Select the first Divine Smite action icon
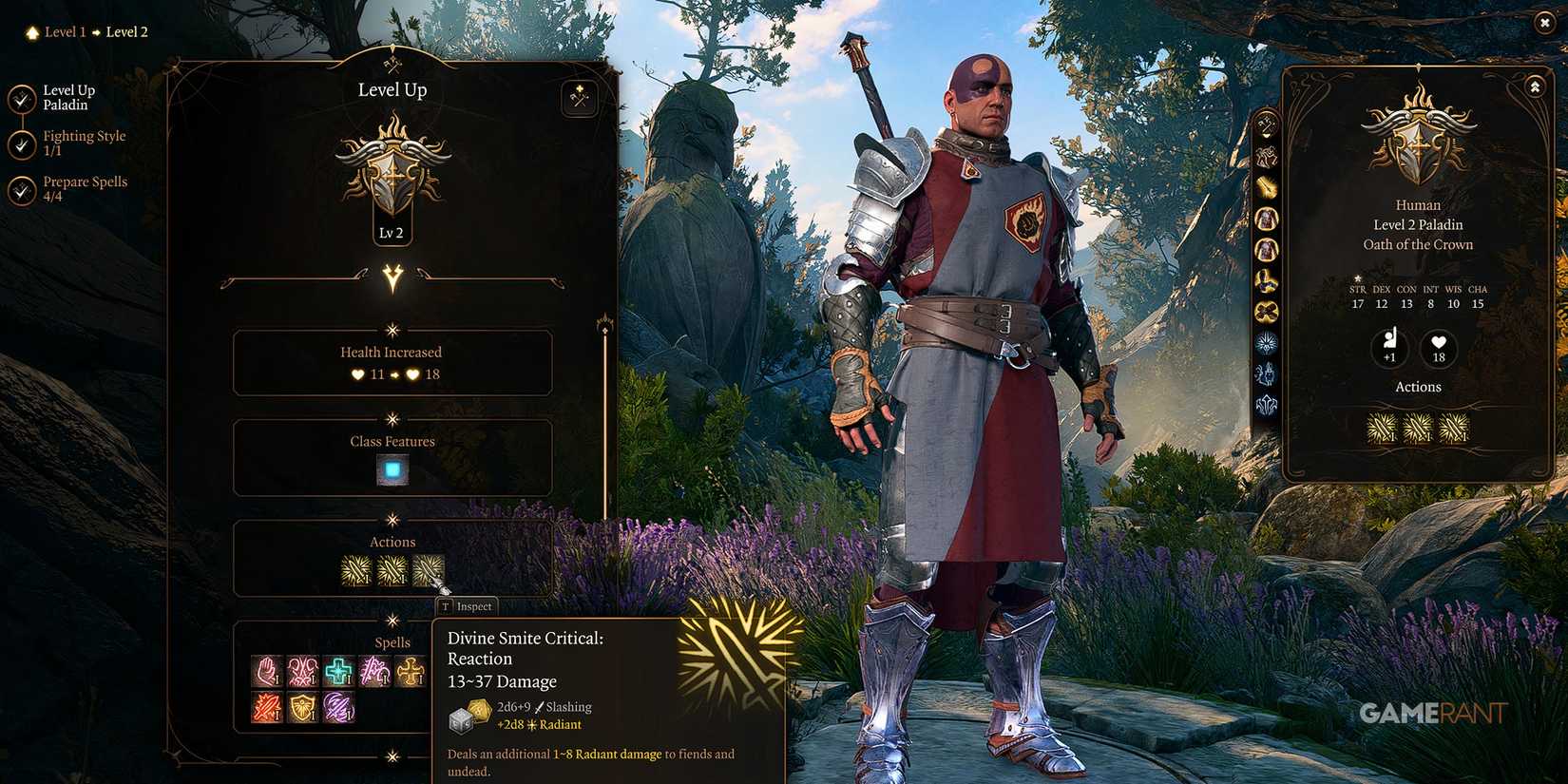Viewport: 1568px width, 784px height. click(357, 569)
